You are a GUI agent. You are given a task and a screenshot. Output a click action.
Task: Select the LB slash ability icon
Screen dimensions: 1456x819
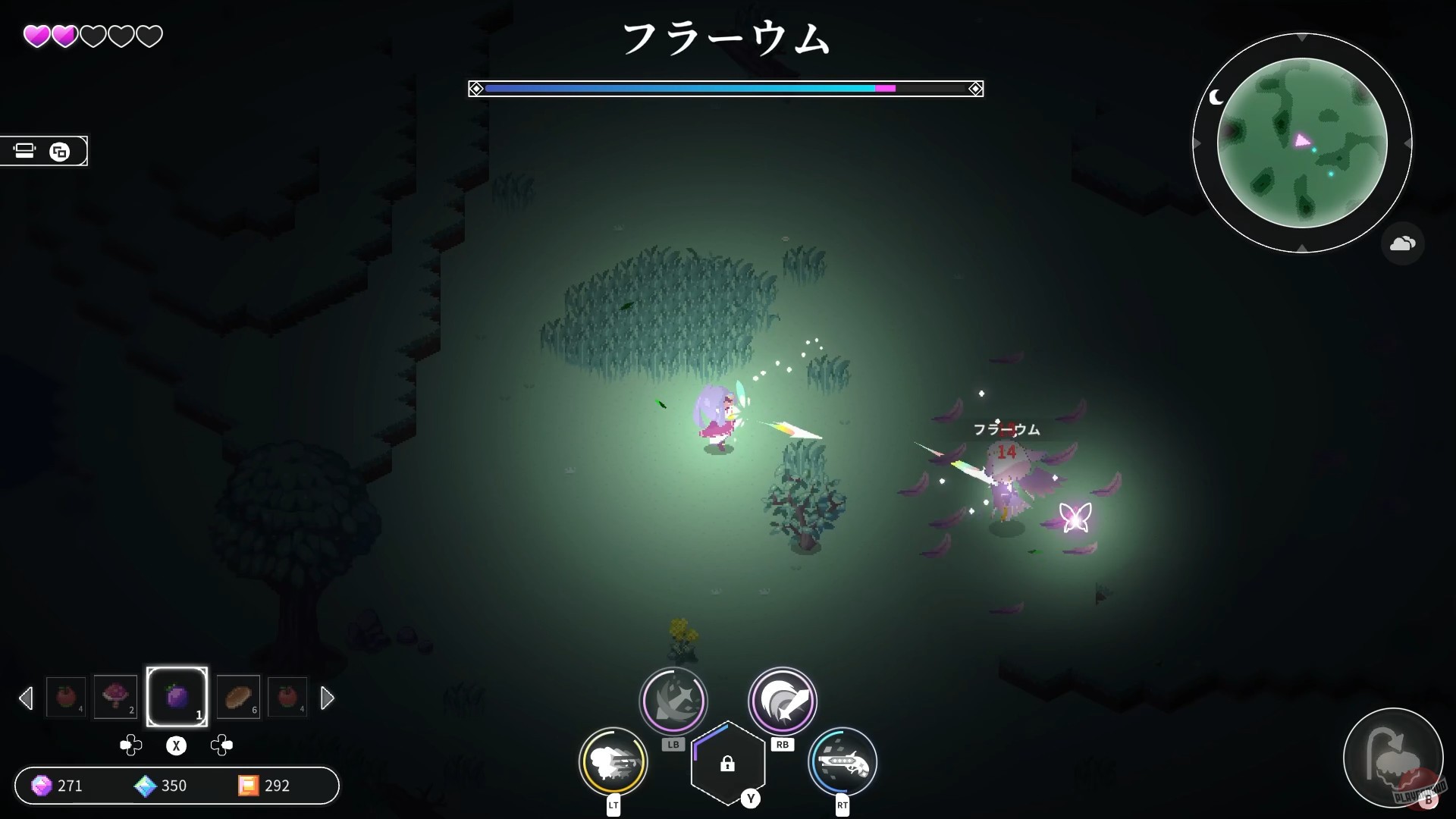click(x=673, y=701)
